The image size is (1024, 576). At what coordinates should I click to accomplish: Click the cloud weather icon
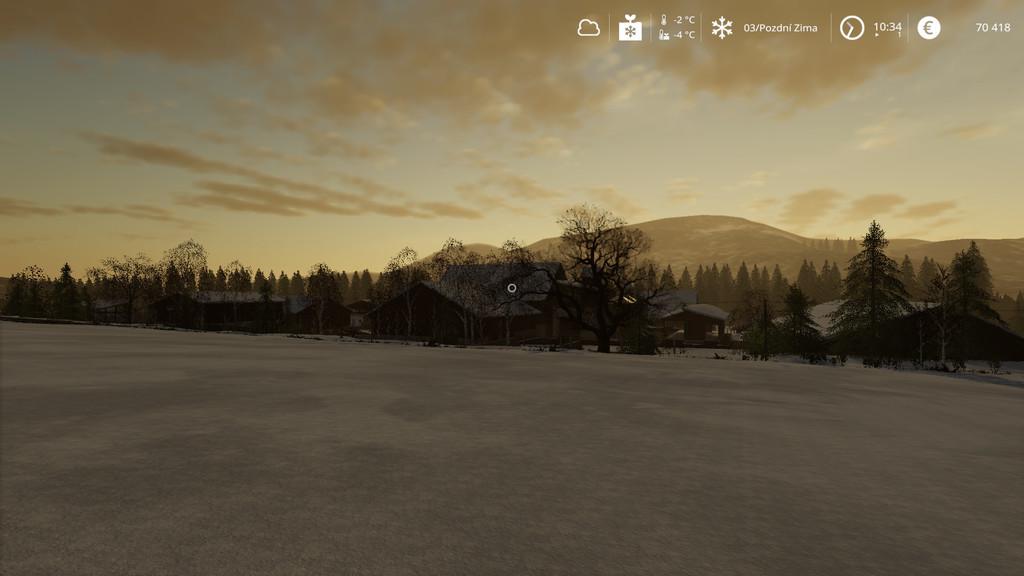(x=589, y=28)
